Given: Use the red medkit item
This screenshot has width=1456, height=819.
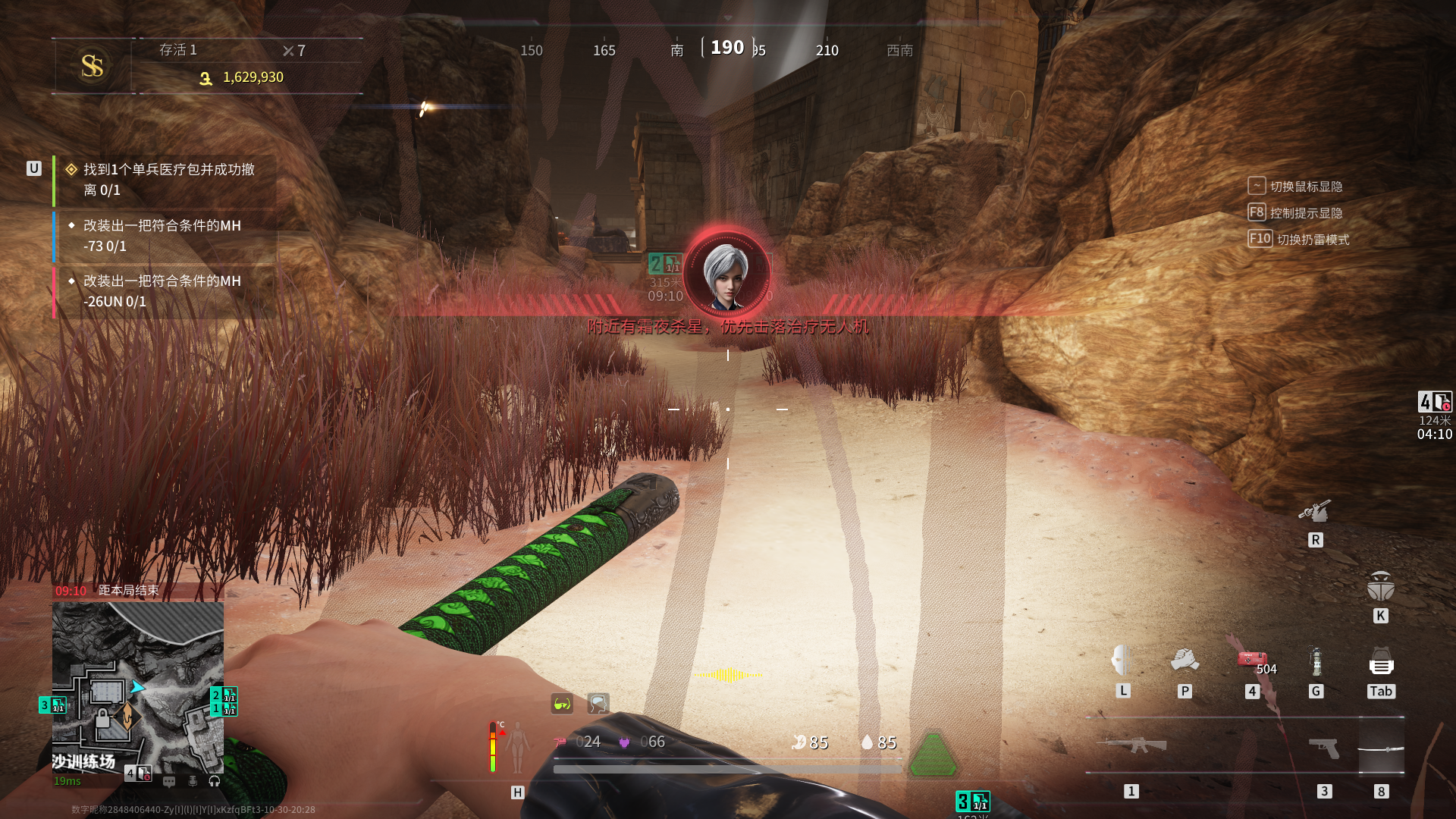Looking at the screenshot, I should pos(1252,660).
